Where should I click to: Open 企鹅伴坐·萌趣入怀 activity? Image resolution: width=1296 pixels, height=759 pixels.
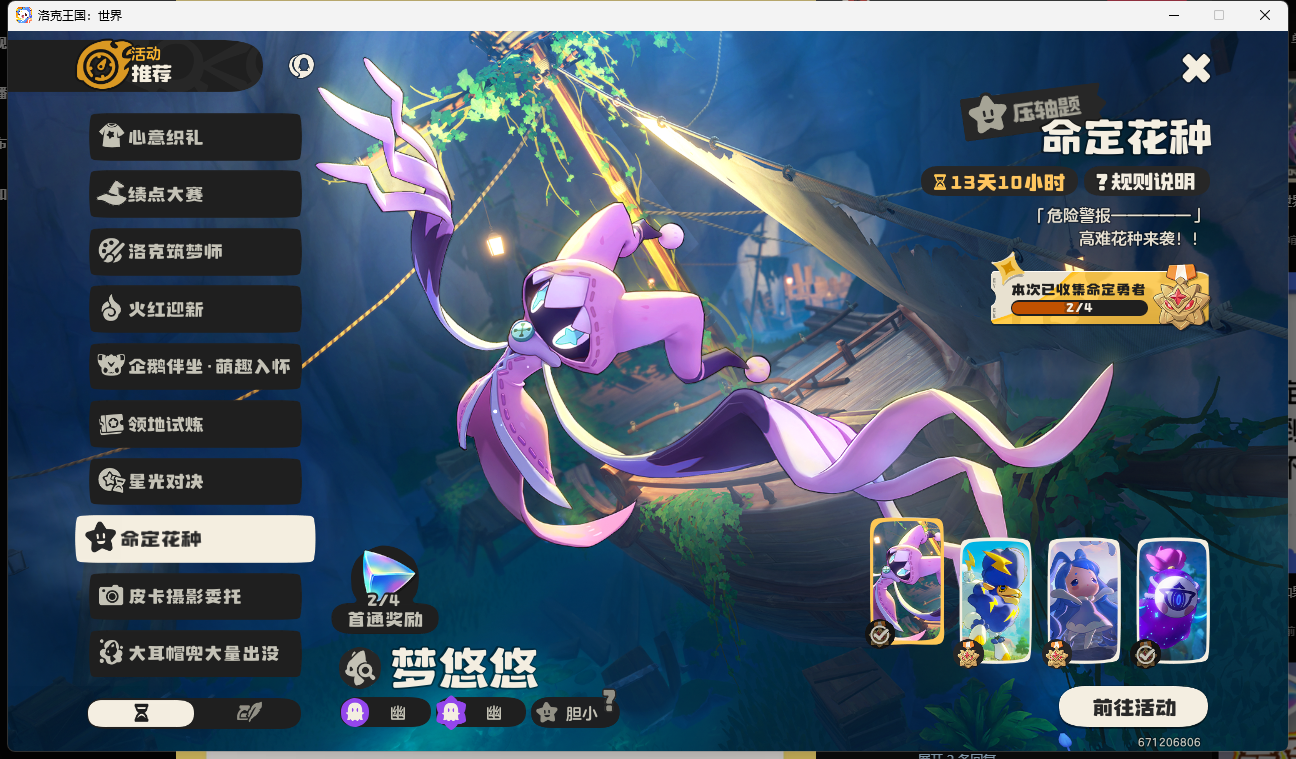[195, 367]
